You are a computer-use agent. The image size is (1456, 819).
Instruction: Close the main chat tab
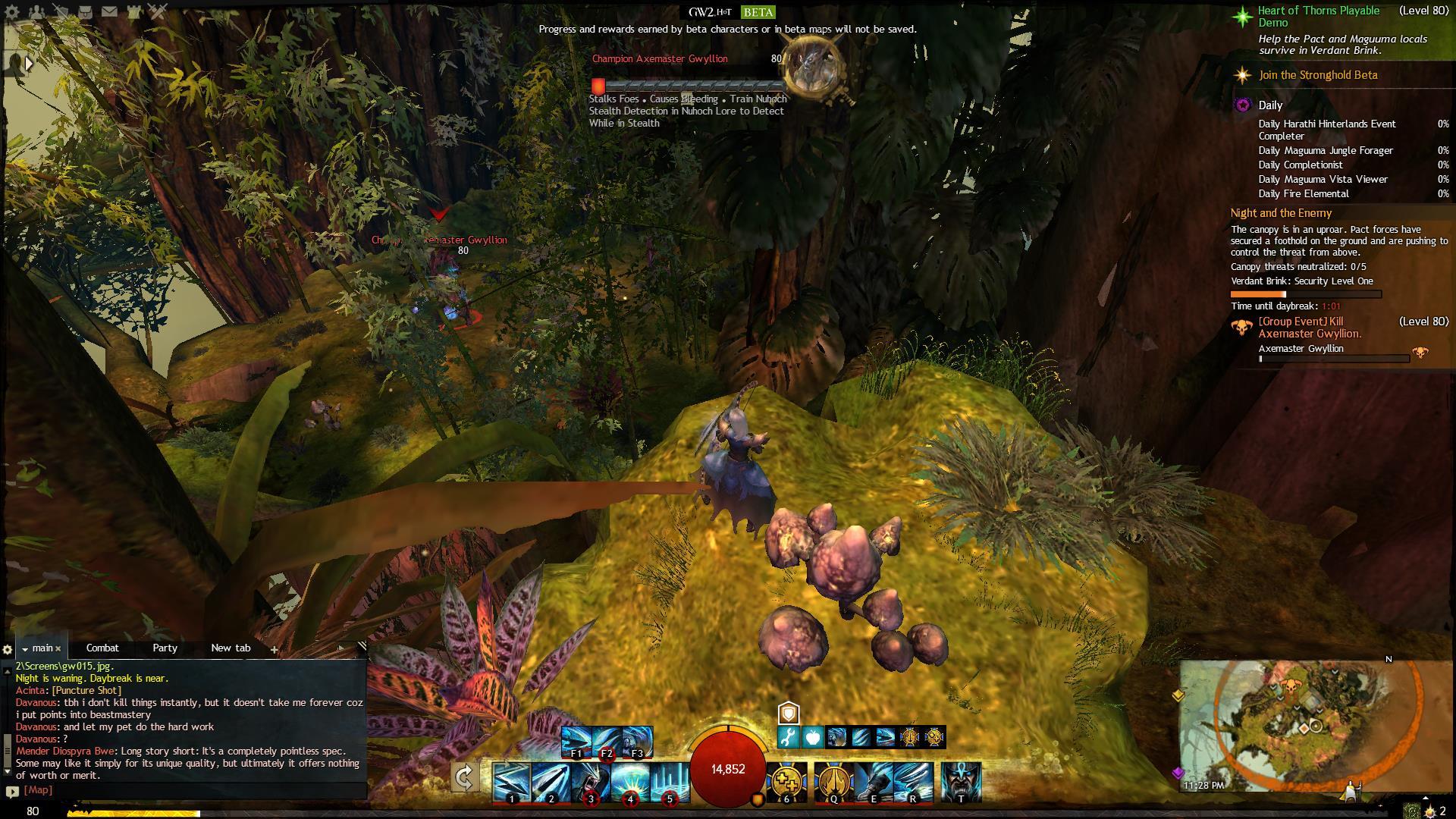coord(58,648)
